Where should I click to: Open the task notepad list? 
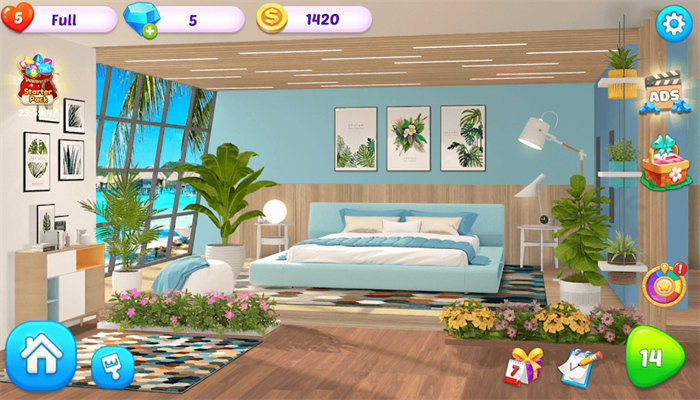578,367
